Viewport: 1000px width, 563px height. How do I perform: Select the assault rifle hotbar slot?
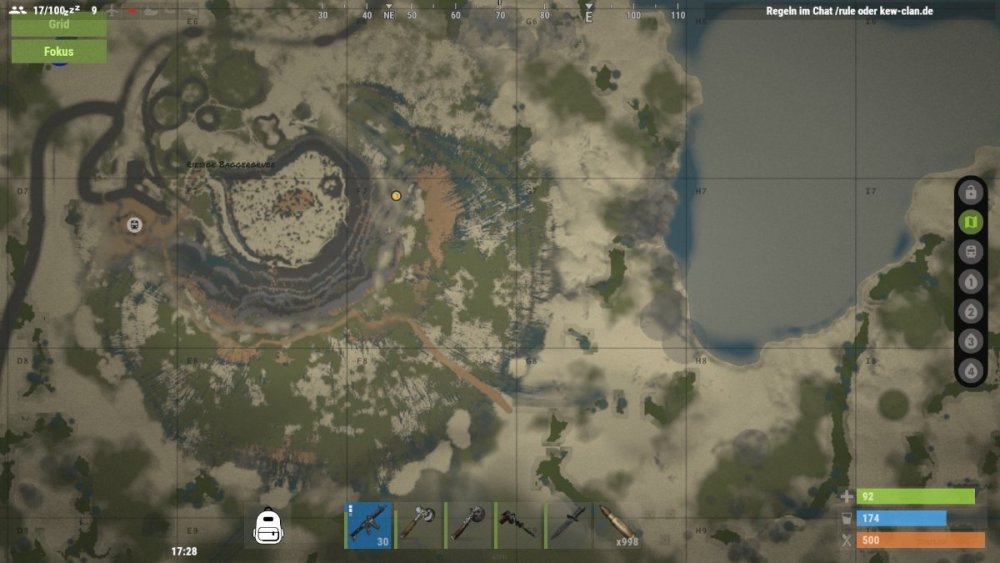pos(368,525)
